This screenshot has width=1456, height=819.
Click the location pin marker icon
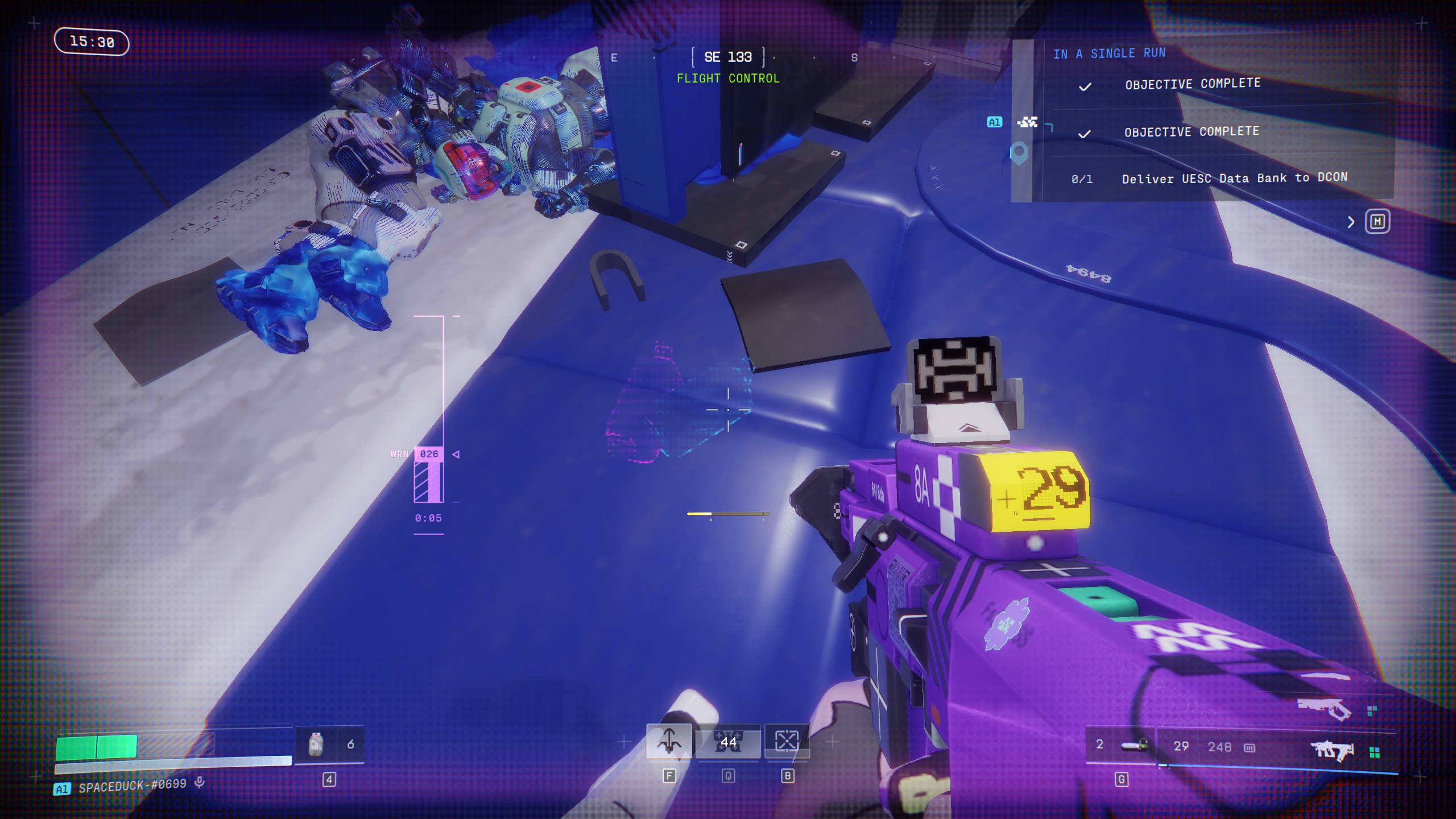[x=1019, y=152]
